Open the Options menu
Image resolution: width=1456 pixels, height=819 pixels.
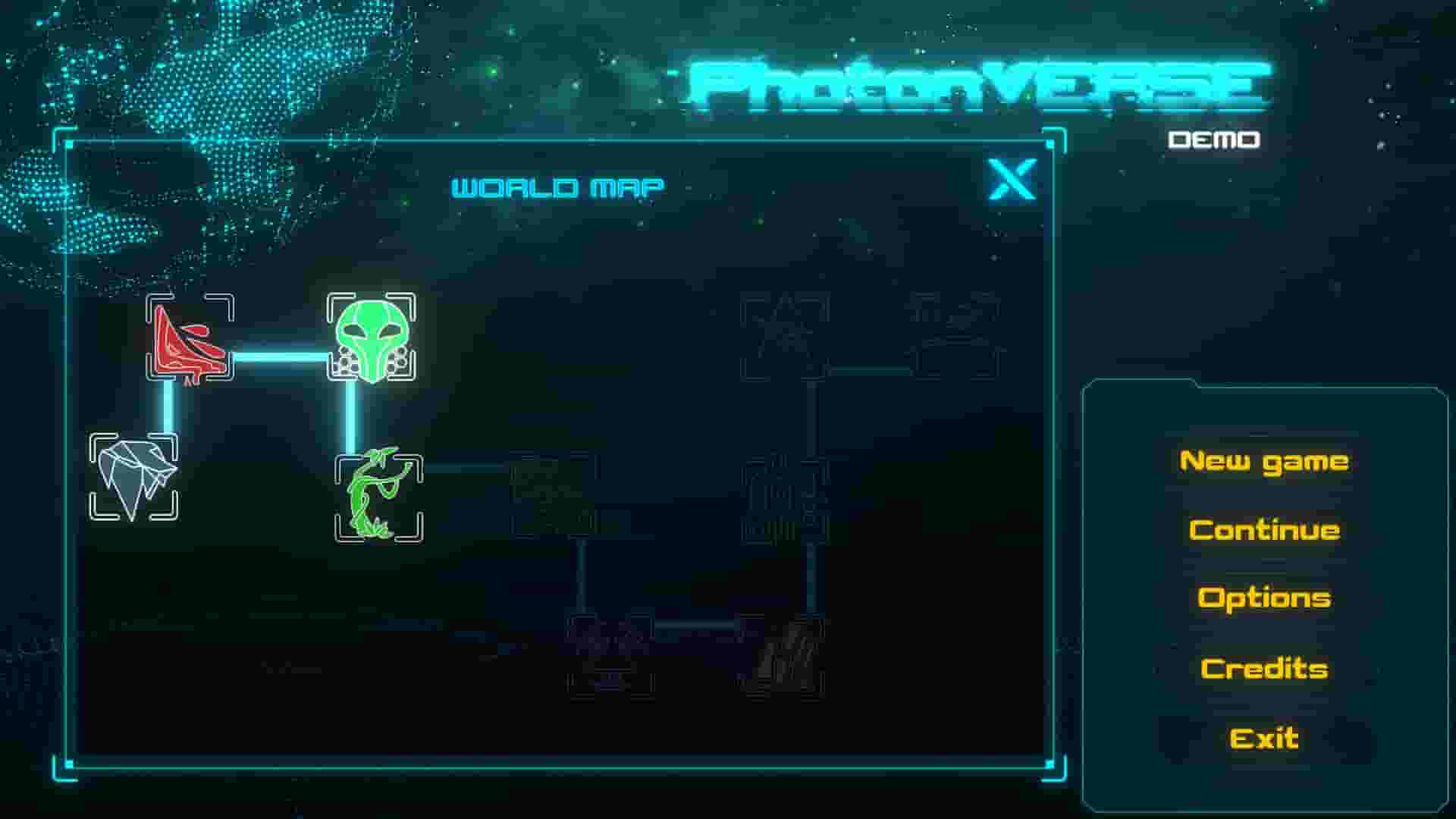pyautogui.click(x=1265, y=598)
